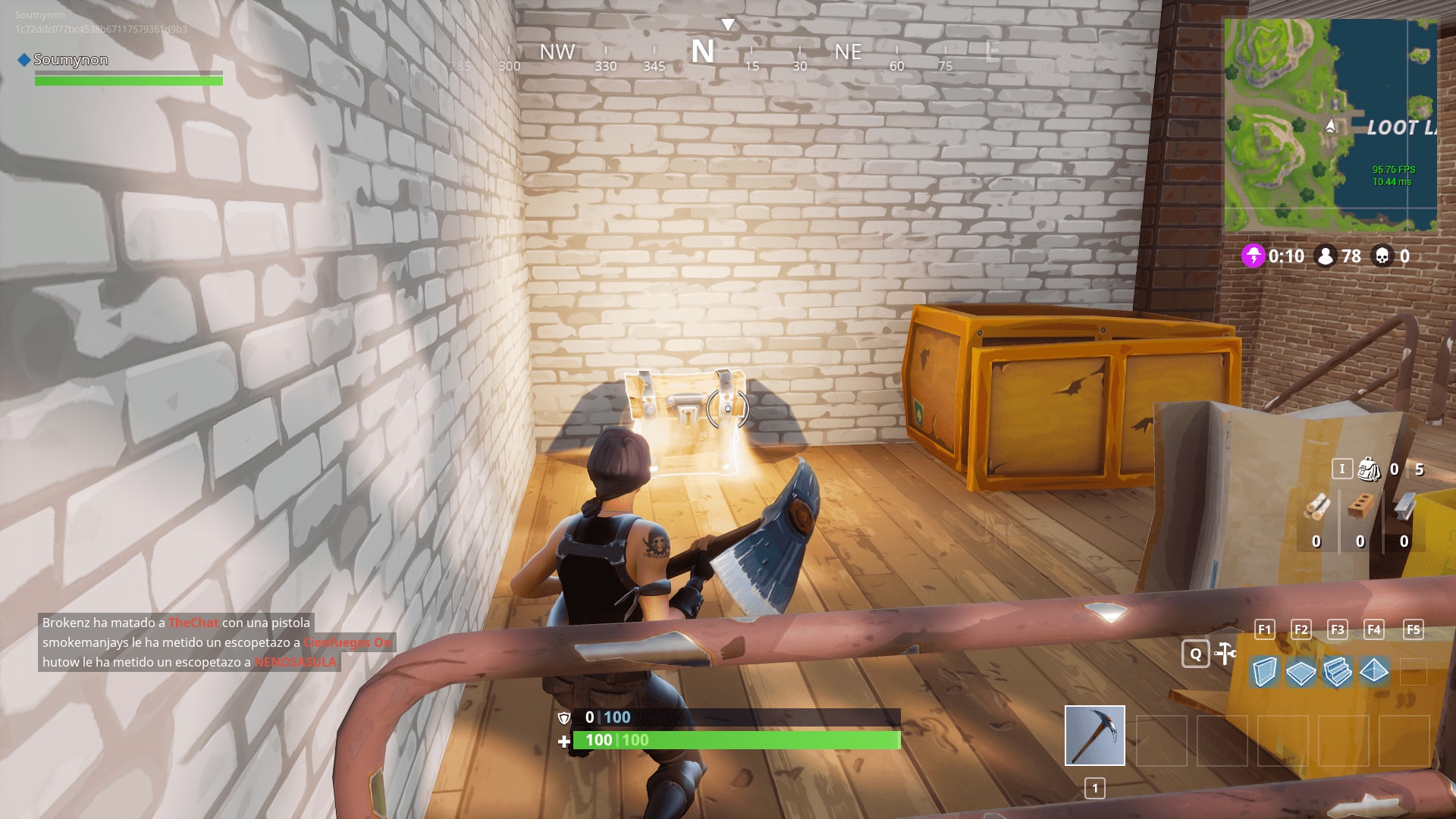Viewport: 1456px width, 819px height.
Task: Click the metal resource icon
Action: (x=1404, y=507)
